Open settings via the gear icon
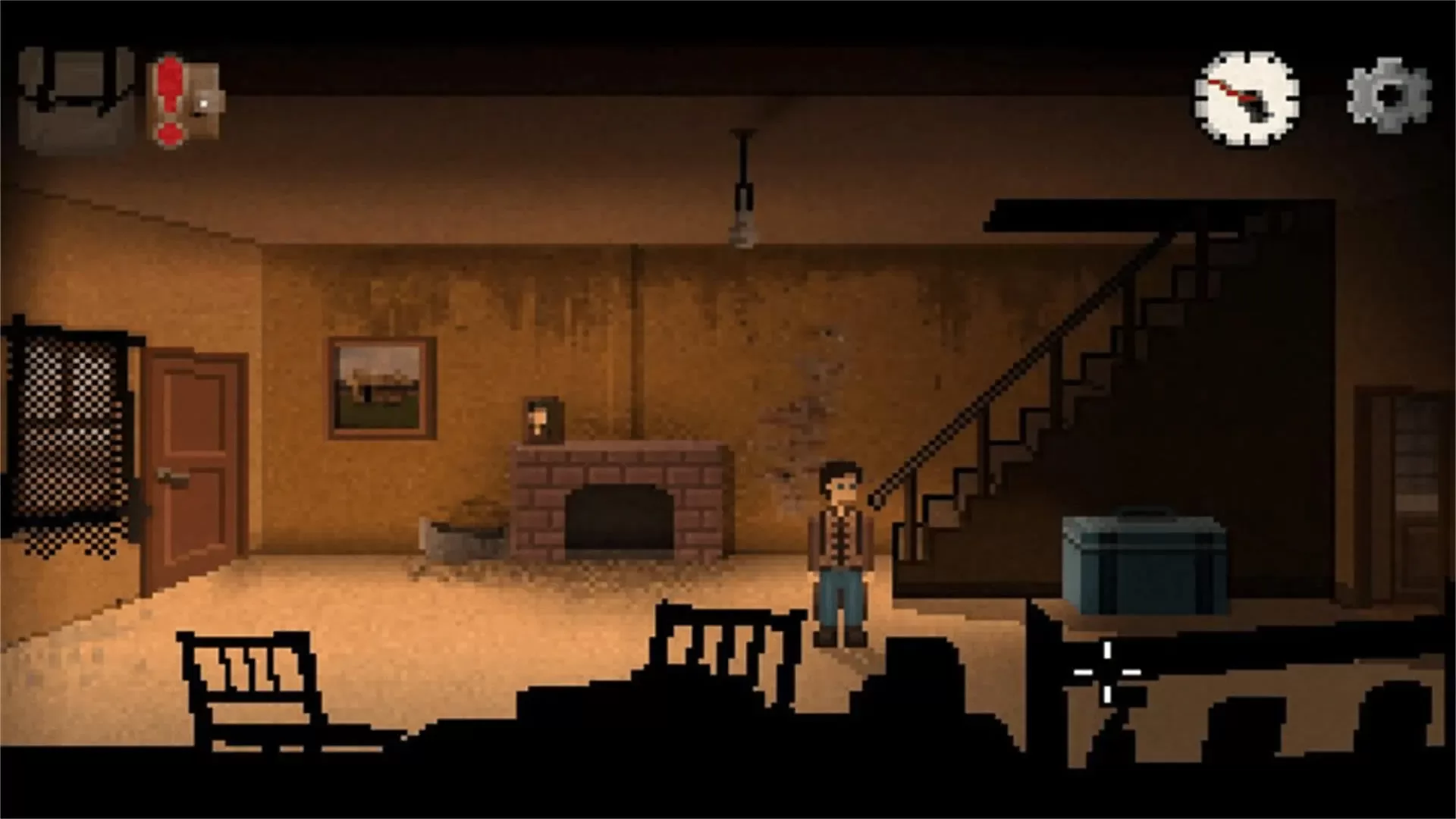The height and width of the screenshot is (819, 1456). click(1389, 96)
